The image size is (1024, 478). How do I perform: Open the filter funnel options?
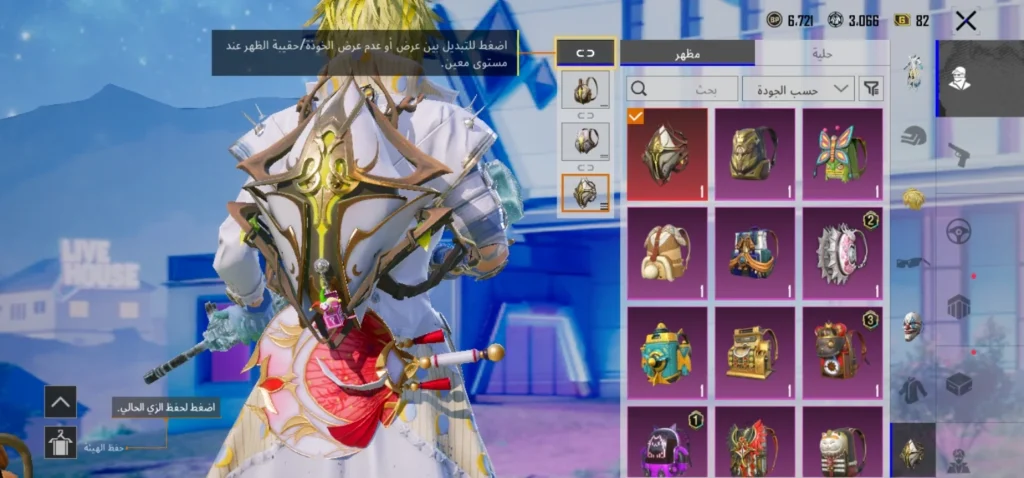point(872,89)
